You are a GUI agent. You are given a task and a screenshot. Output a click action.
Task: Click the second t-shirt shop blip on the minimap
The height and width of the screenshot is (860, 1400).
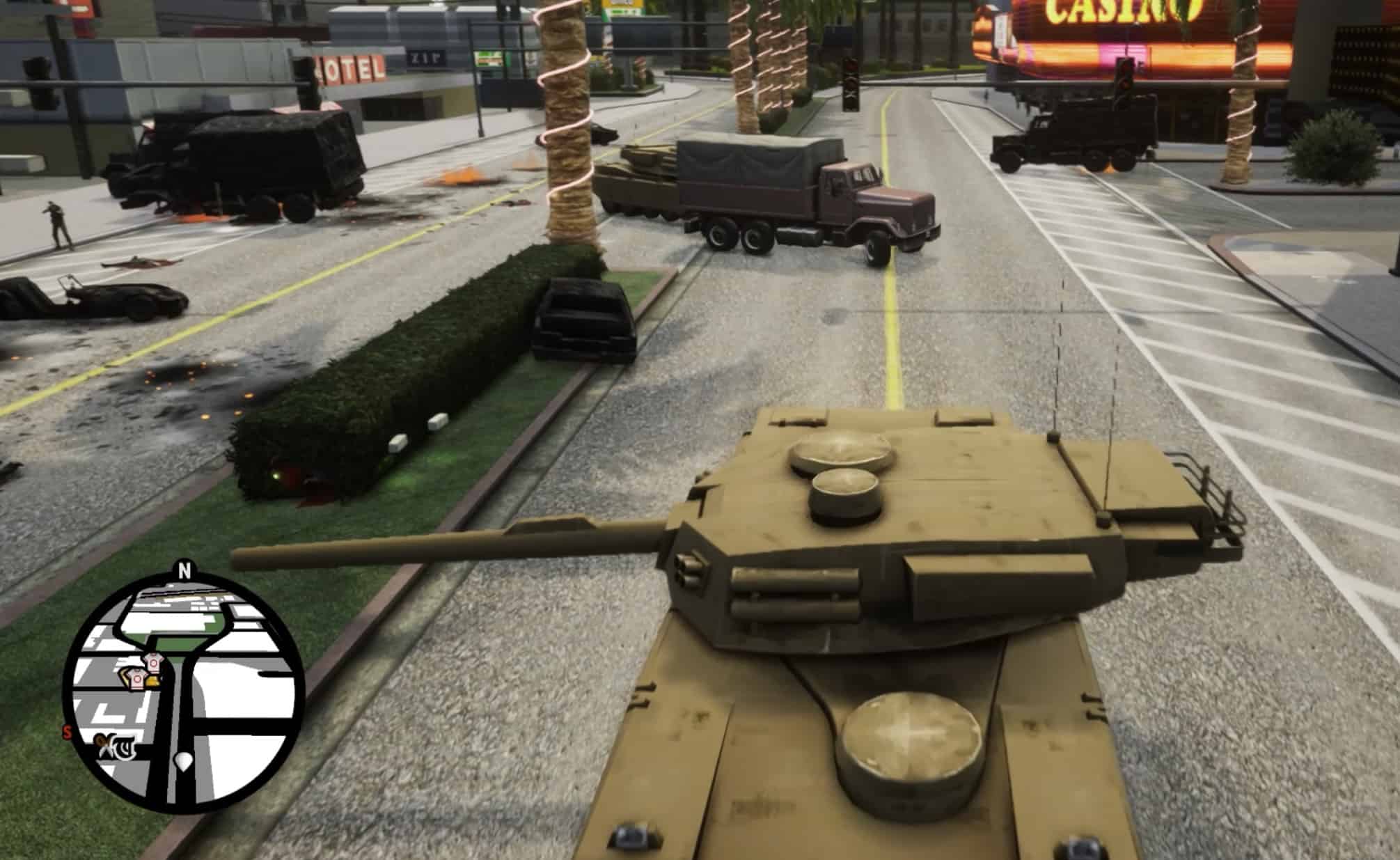pyautogui.click(x=137, y=678)
